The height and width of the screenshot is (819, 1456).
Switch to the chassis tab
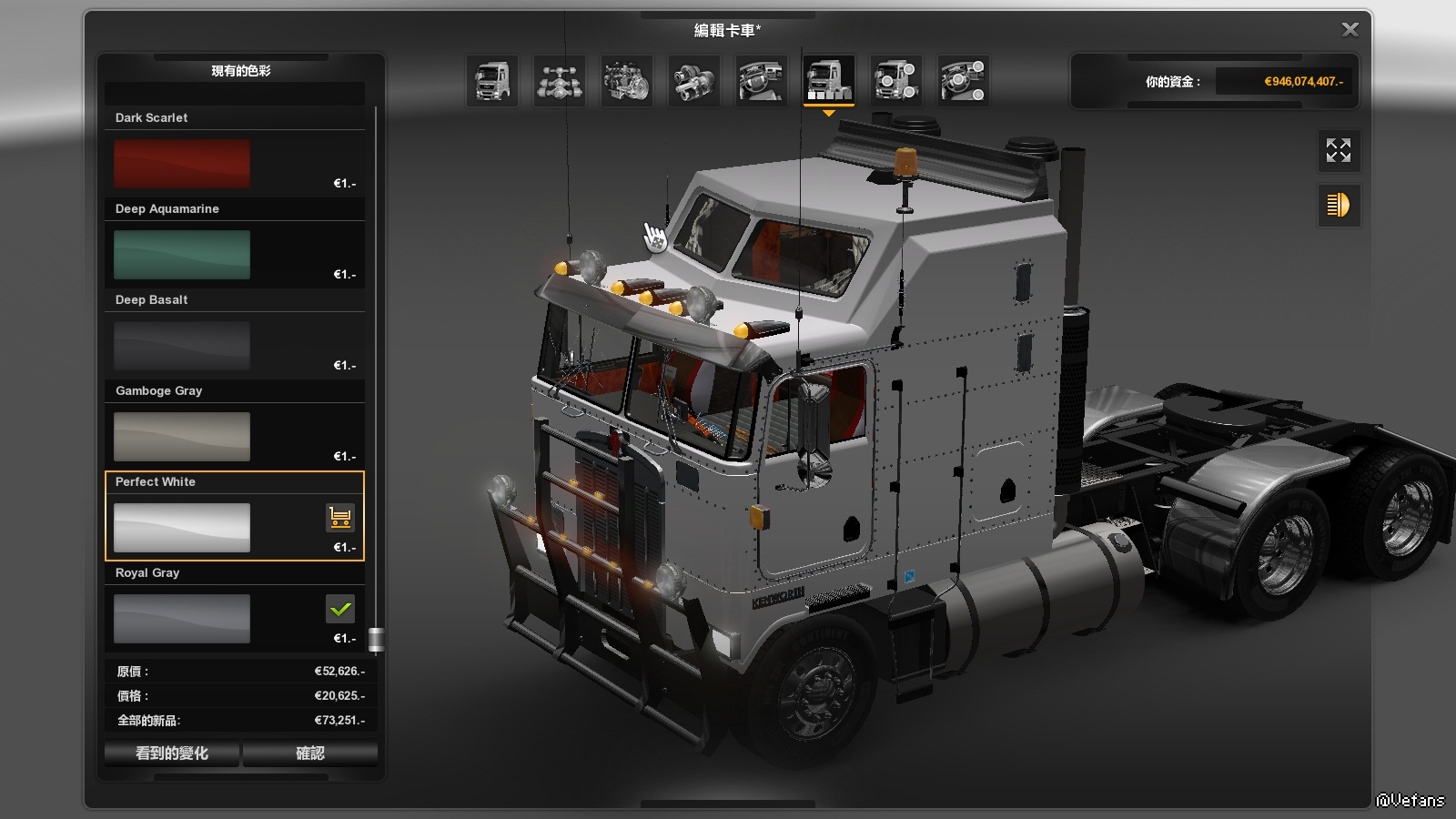559,80
